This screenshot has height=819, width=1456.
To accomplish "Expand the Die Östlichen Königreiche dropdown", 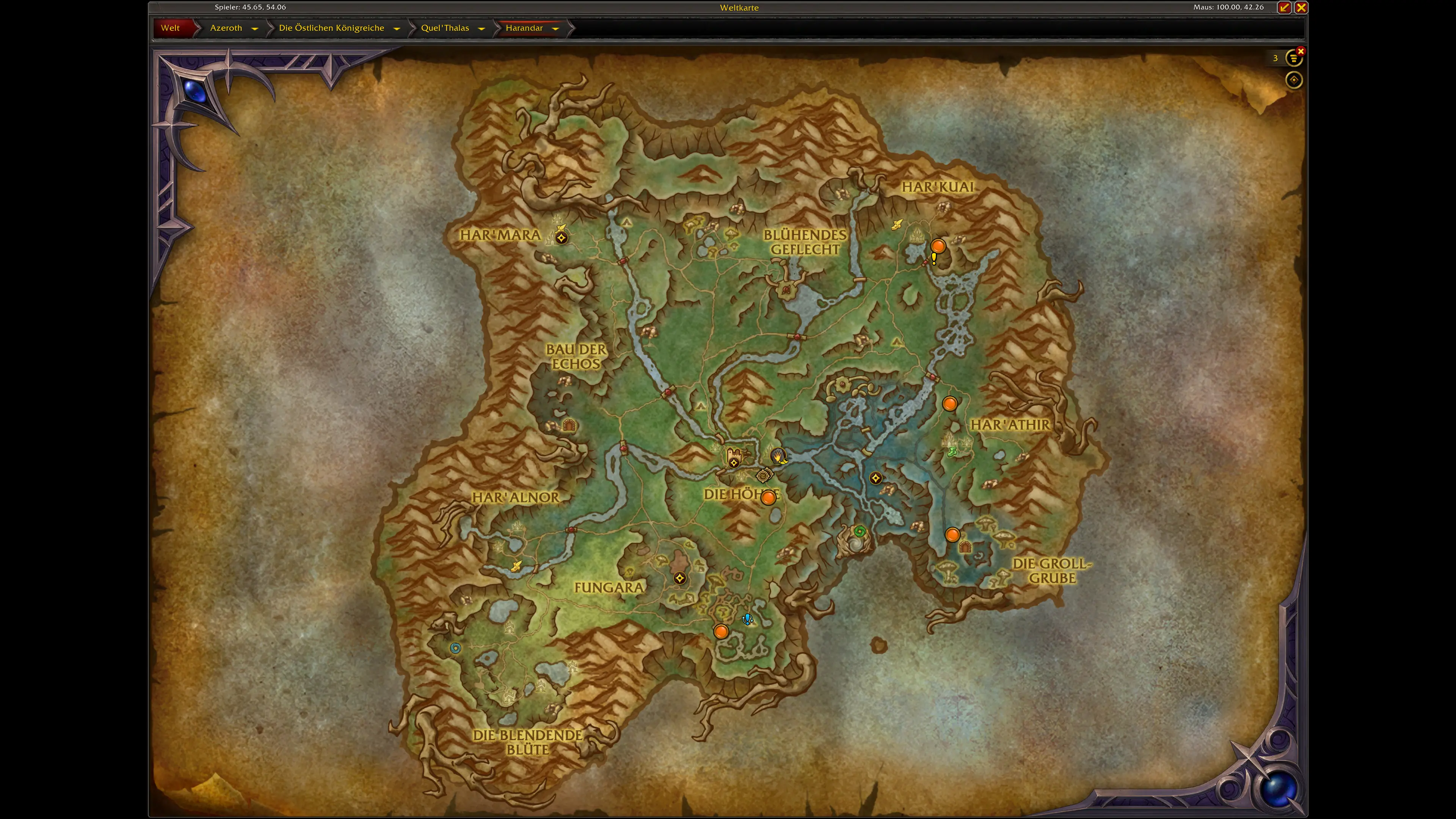I will (x=397, y=28).
